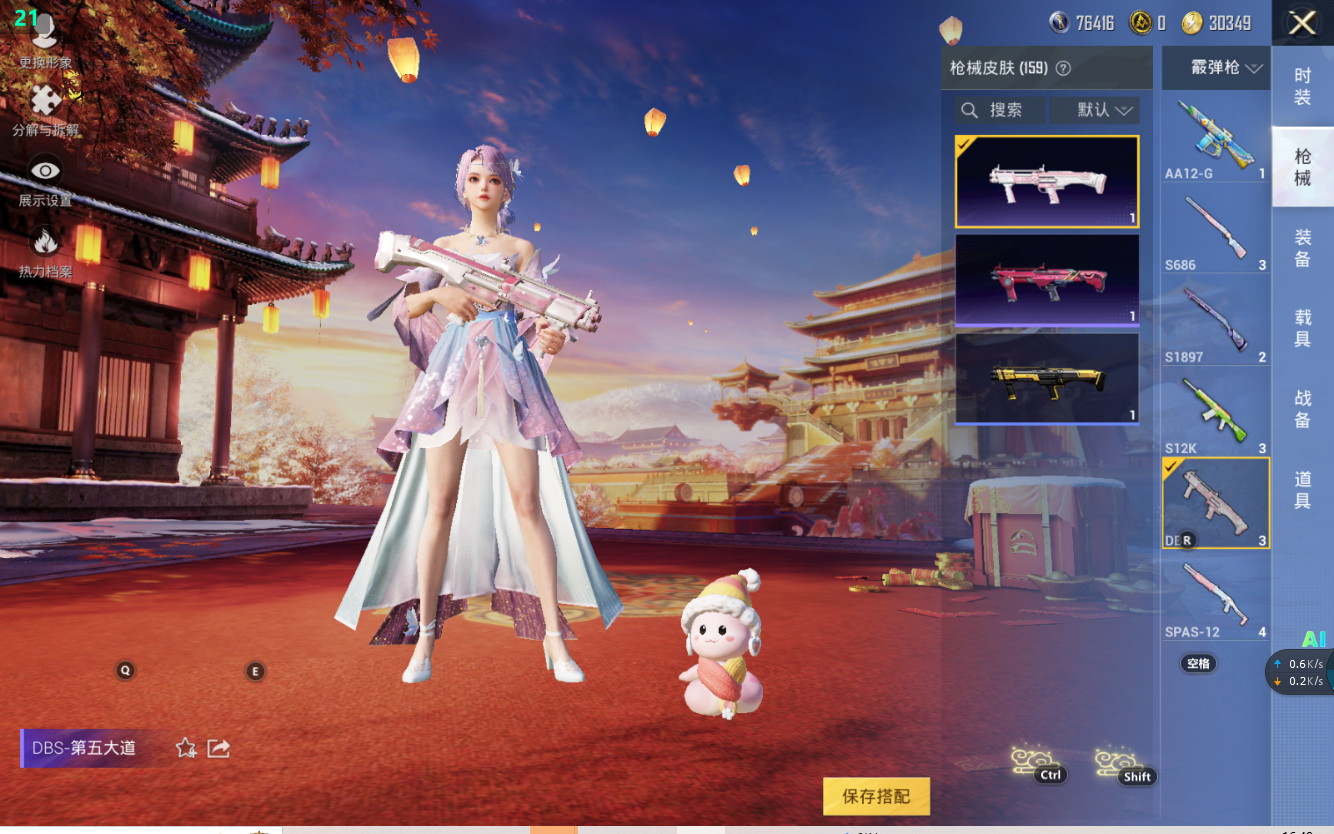
Task: Select the AA12-G weapon entry
Action: (x=1215, y=138)
